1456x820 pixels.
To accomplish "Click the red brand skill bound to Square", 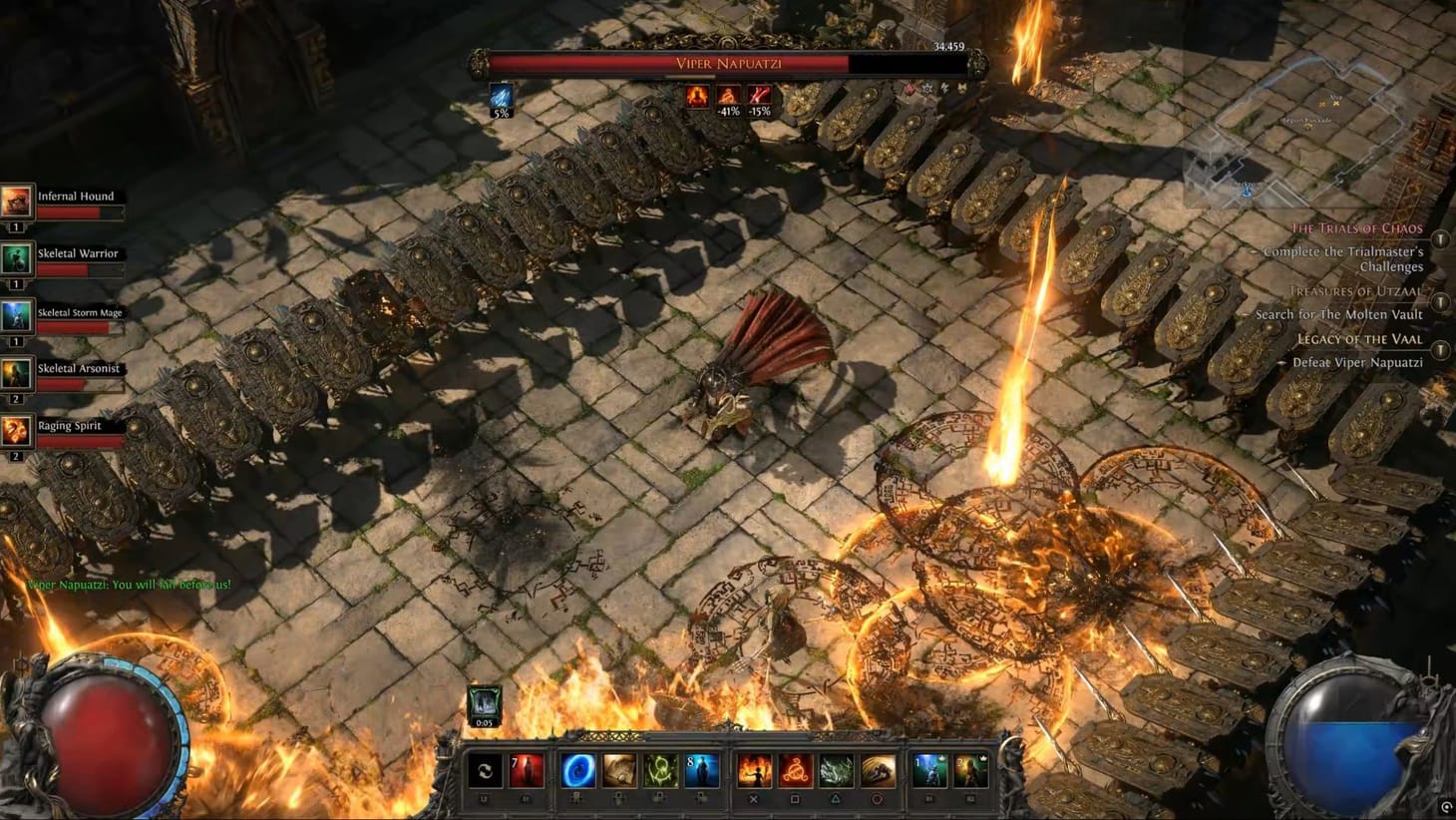I will tap(793, 768).
